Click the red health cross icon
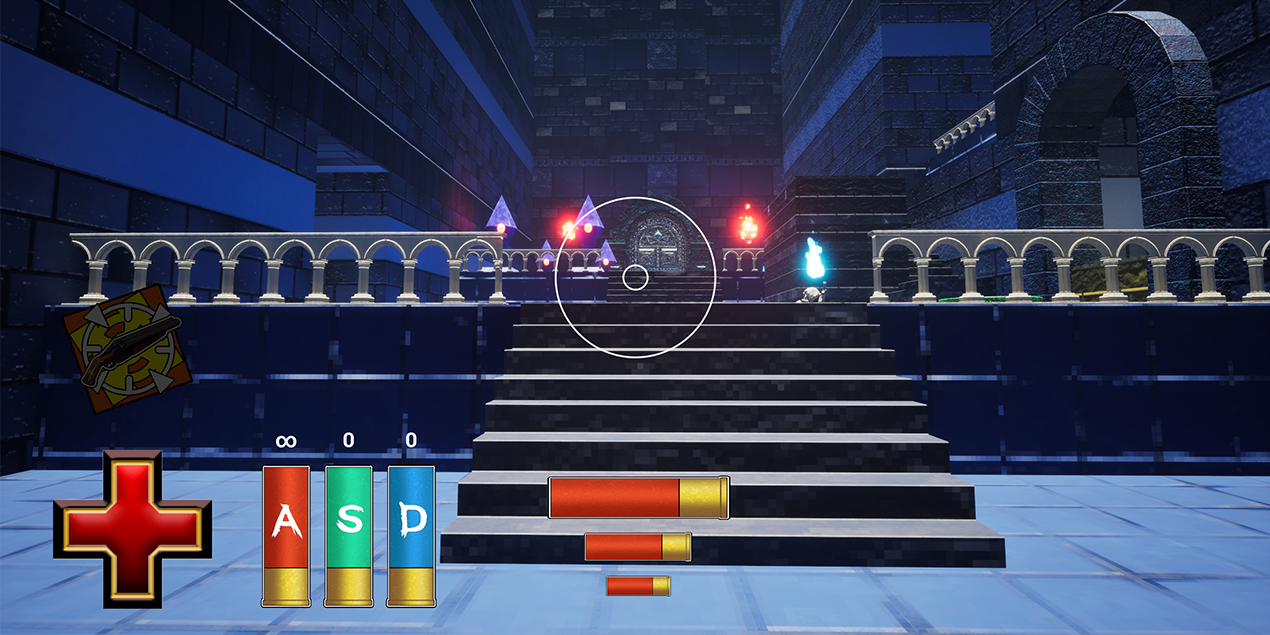1270x635 pixels. pos(132,529)
